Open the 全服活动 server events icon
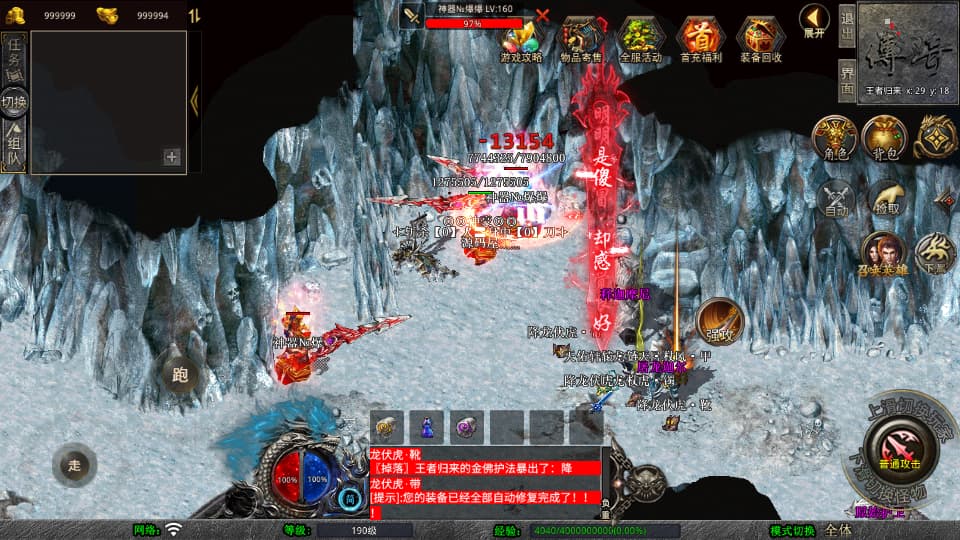This screenshot has height=540, width=960. [640, 38]
